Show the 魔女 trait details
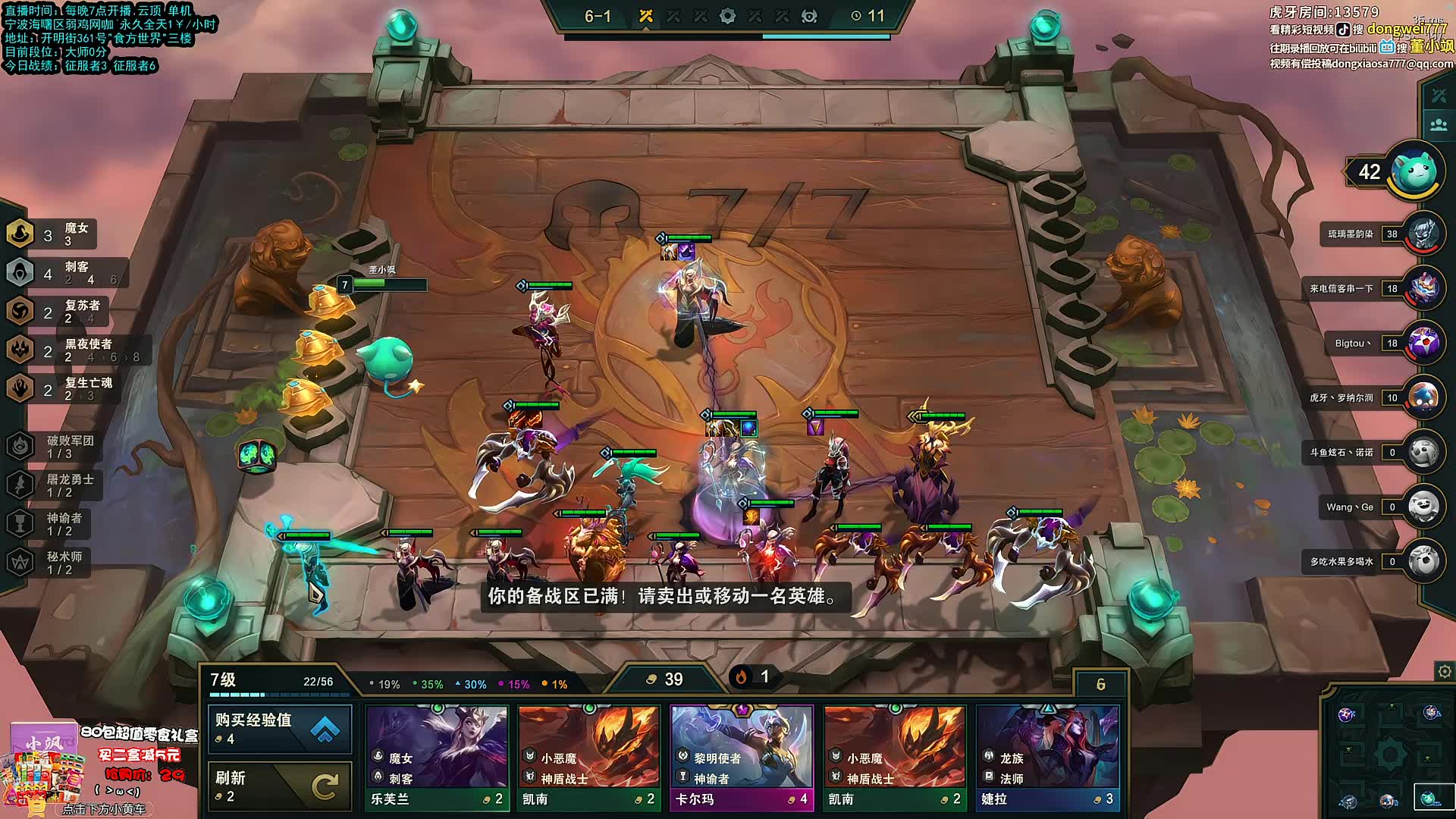Viewport: 1456px width, 819px height. tap(52, 234)
